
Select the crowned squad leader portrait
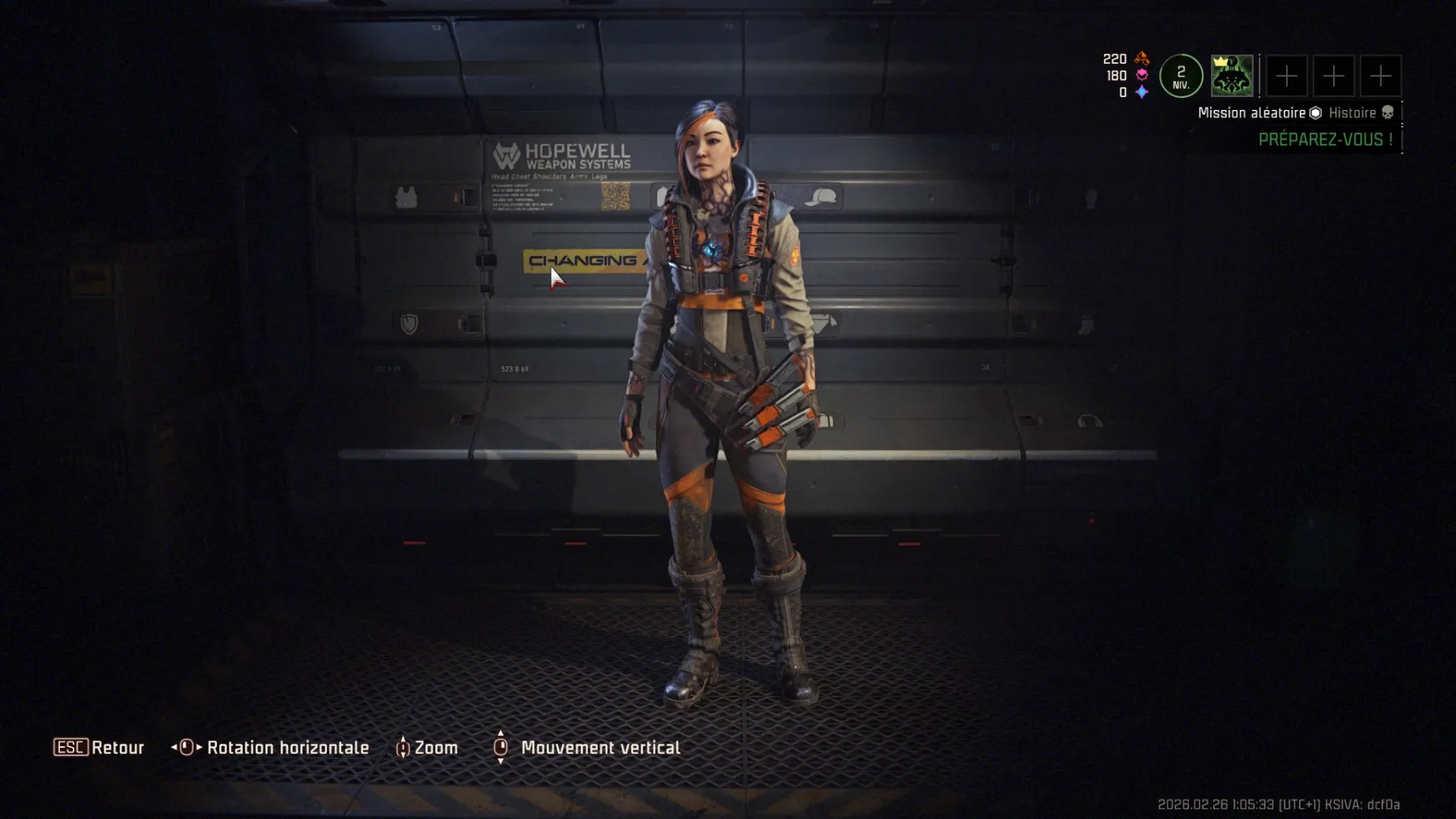coord(1231,76)
